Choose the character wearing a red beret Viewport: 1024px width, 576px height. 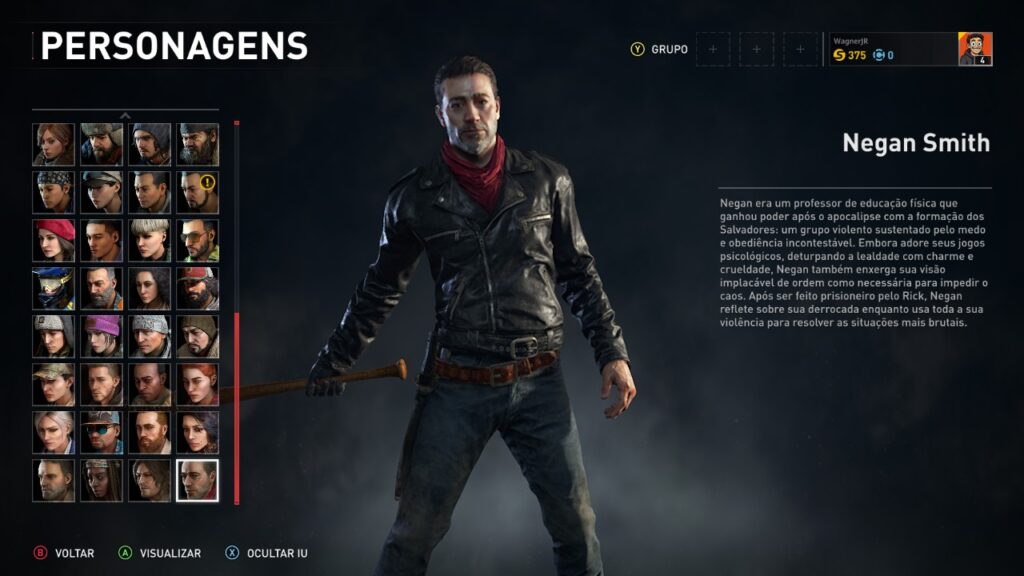53,240
